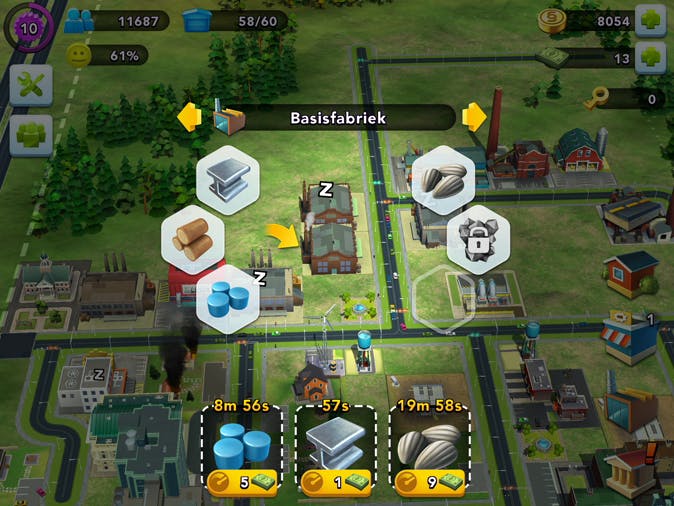
Task: Open the build tools menu
Action: tap(30, 87)
